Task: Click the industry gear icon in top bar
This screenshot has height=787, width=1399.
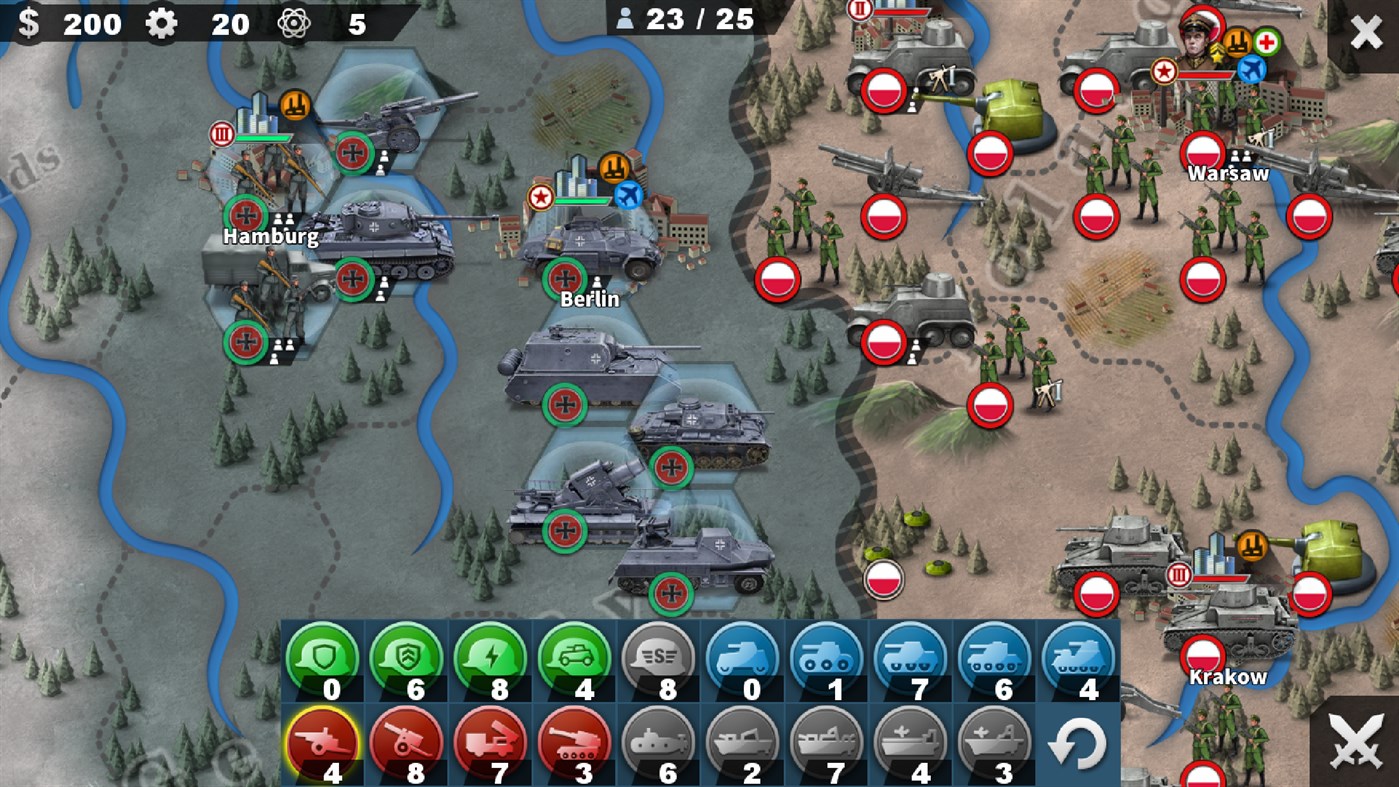Action: (x=162, y=24)
